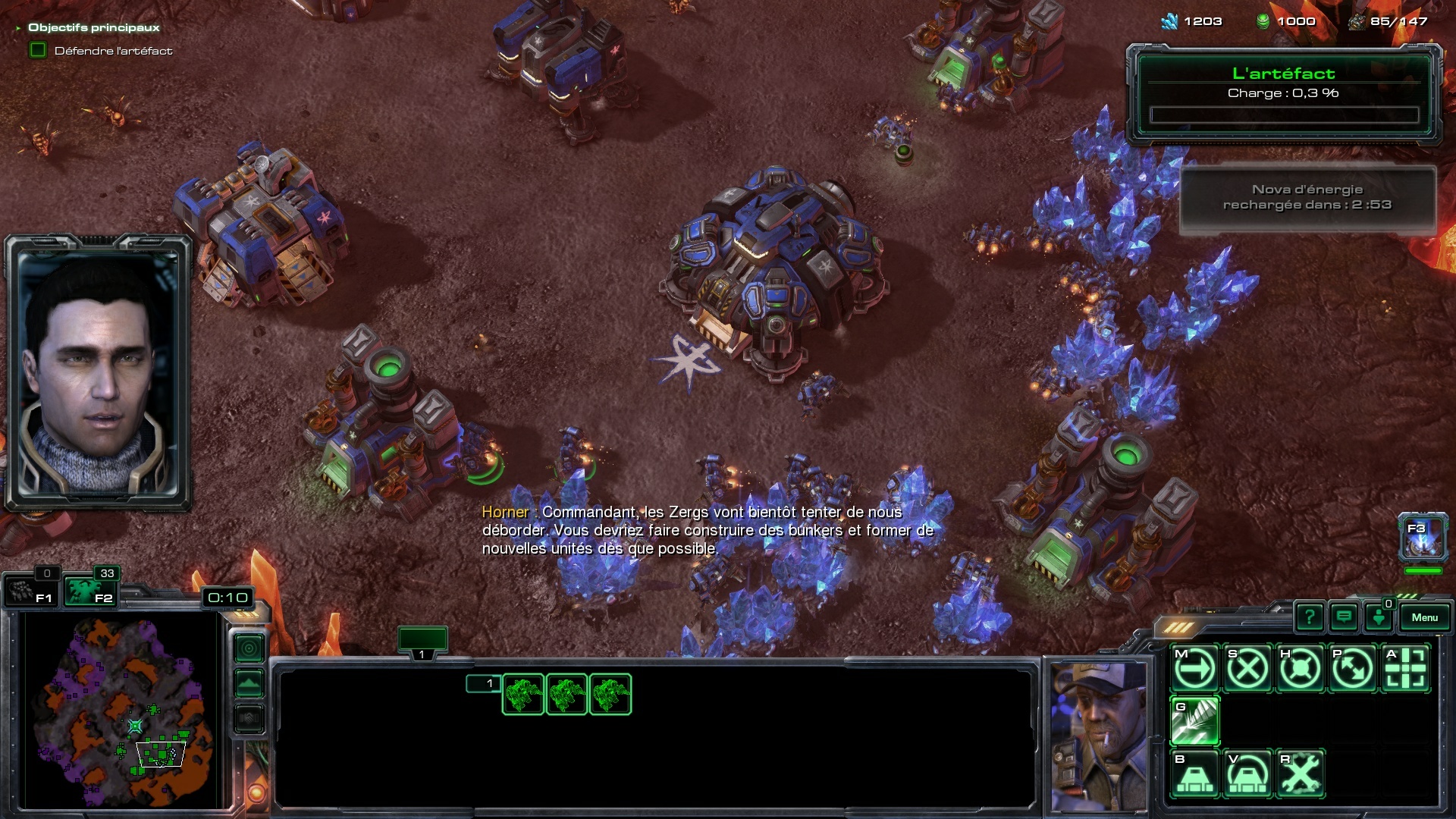Click the minimap ping signal button

click(249, 648)
